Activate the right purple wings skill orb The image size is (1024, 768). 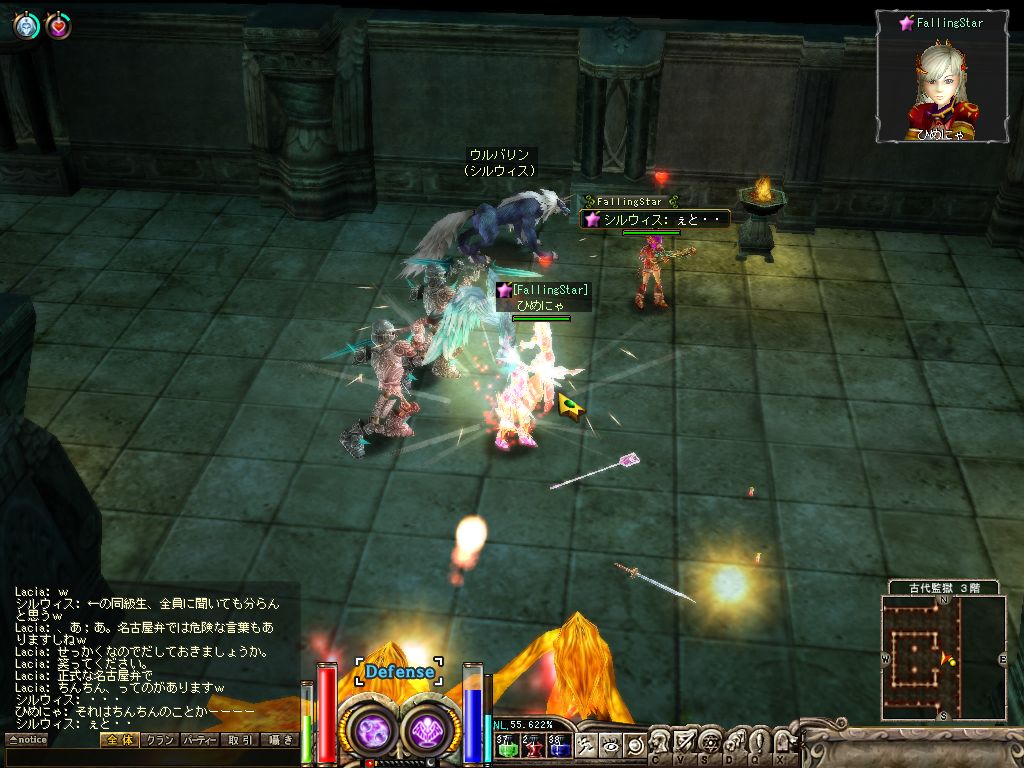(x=431, y=730)
